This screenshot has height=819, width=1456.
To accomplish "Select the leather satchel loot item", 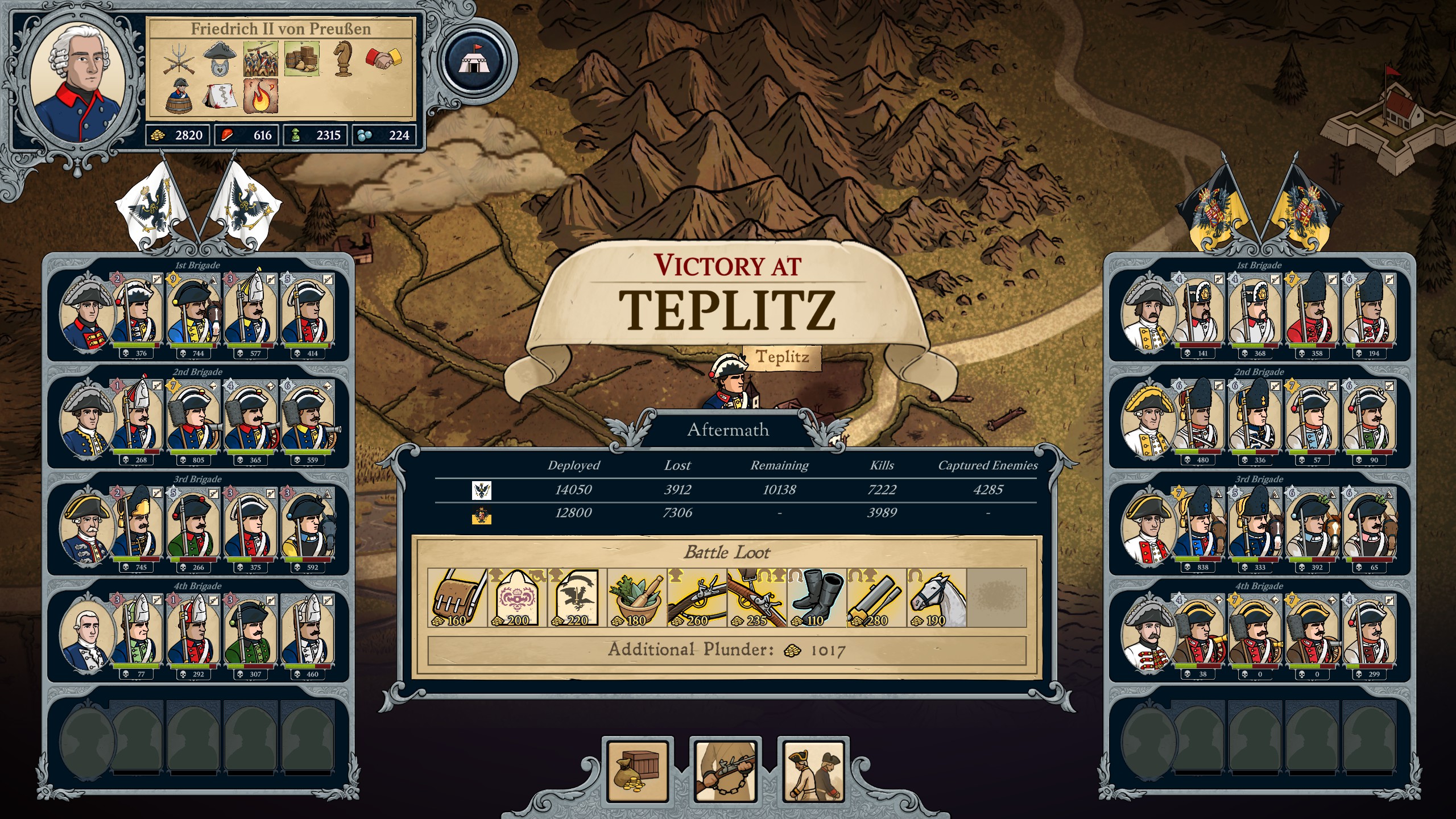I will [457, 597].
